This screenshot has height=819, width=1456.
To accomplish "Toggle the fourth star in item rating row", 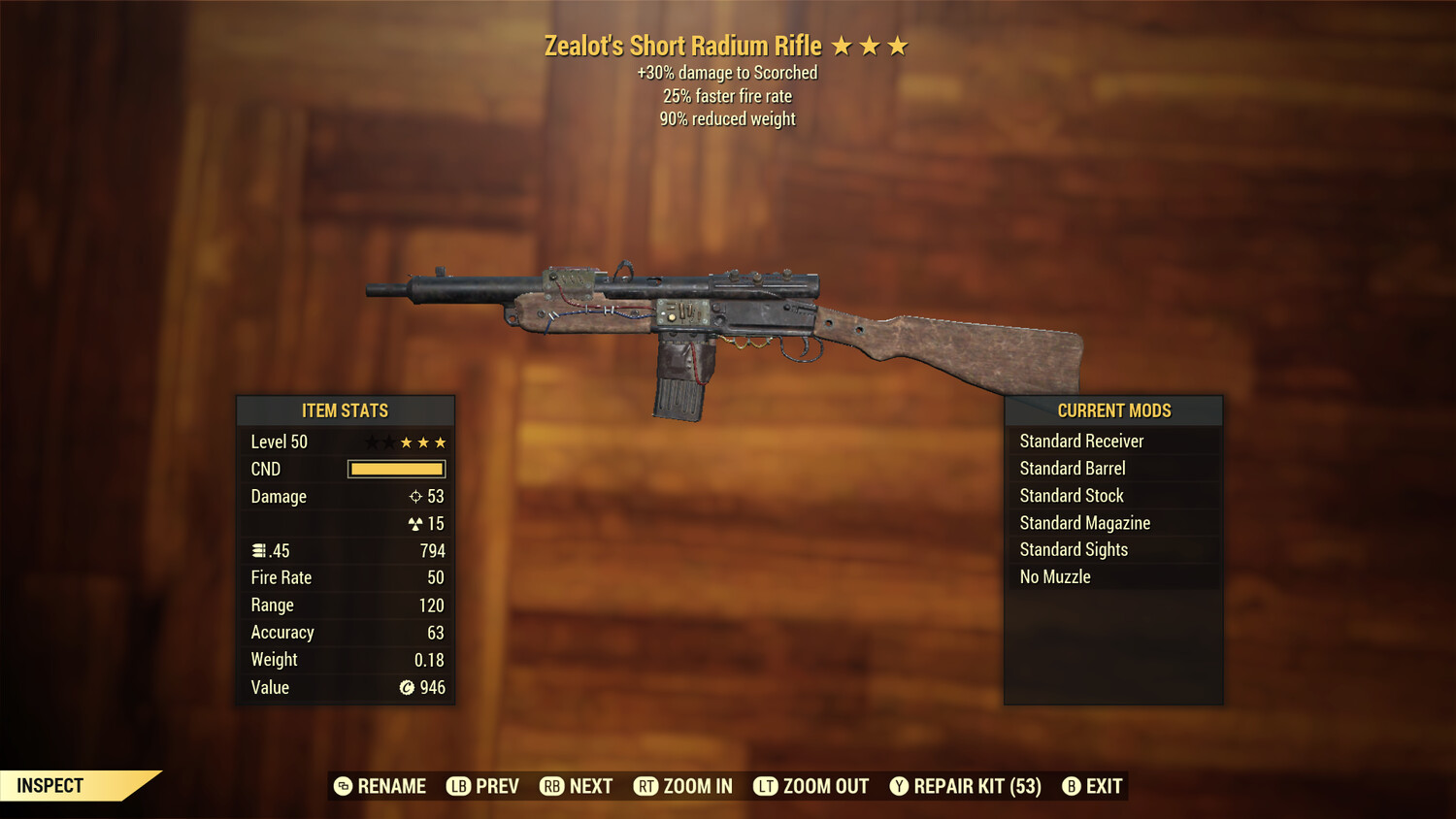I will 422,442.
